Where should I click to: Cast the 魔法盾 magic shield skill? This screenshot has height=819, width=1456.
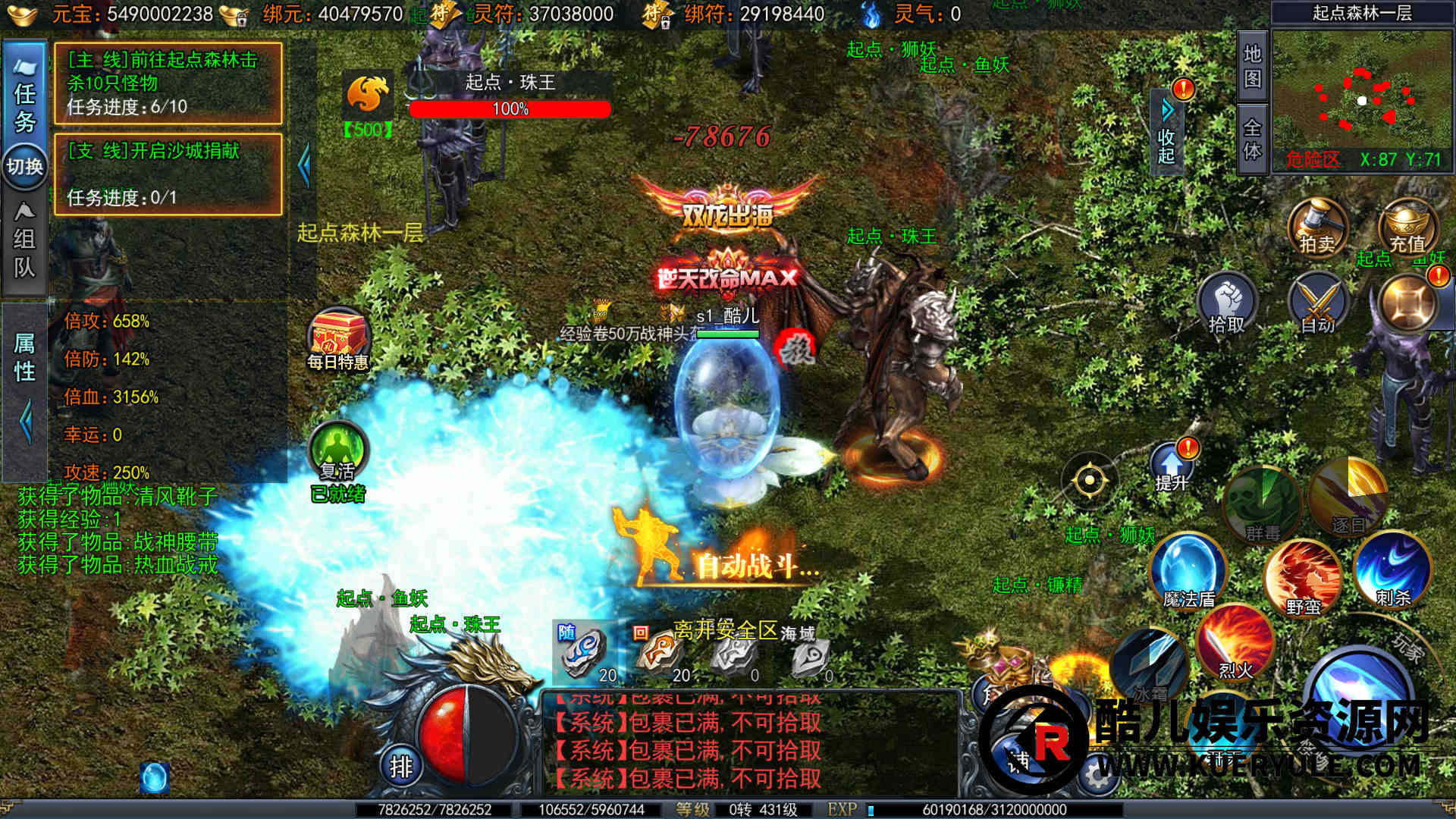tap(1188, 572)
